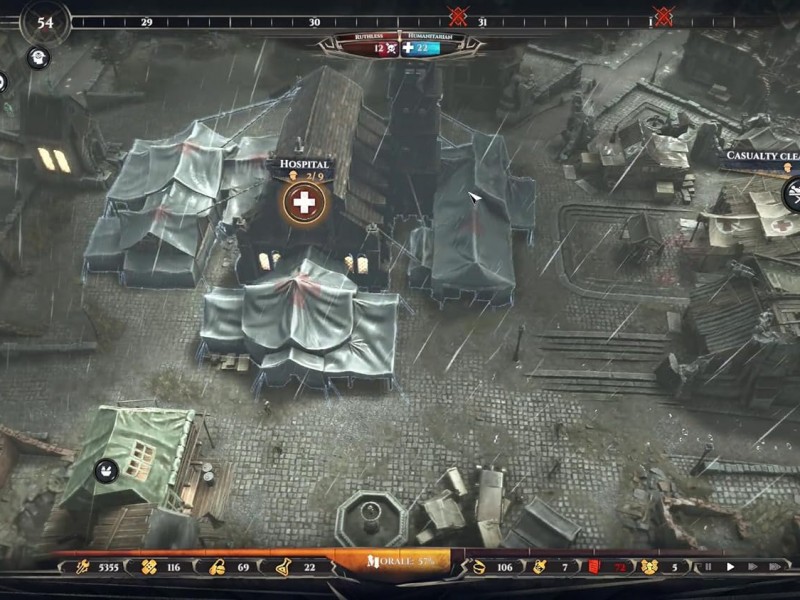
Task: Switch to fast-forward speed
Action: pyautogui.click(x=752, y=567)
